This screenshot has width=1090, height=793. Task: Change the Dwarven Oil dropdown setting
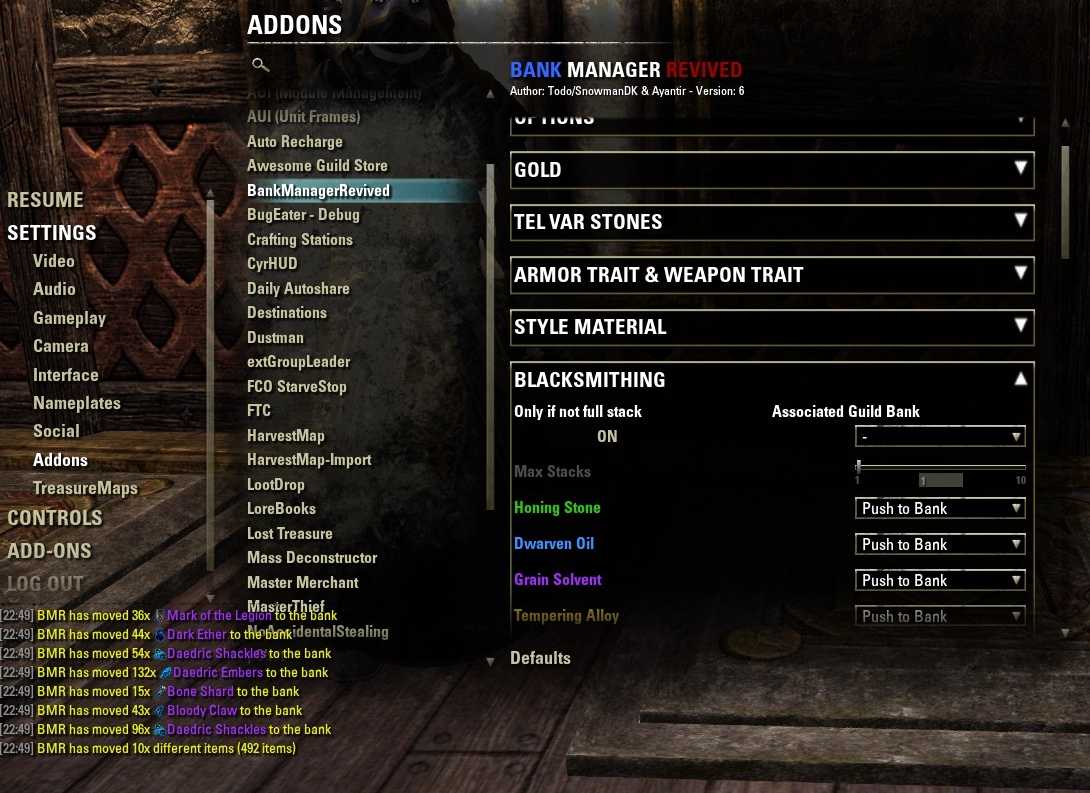[940, 545]
